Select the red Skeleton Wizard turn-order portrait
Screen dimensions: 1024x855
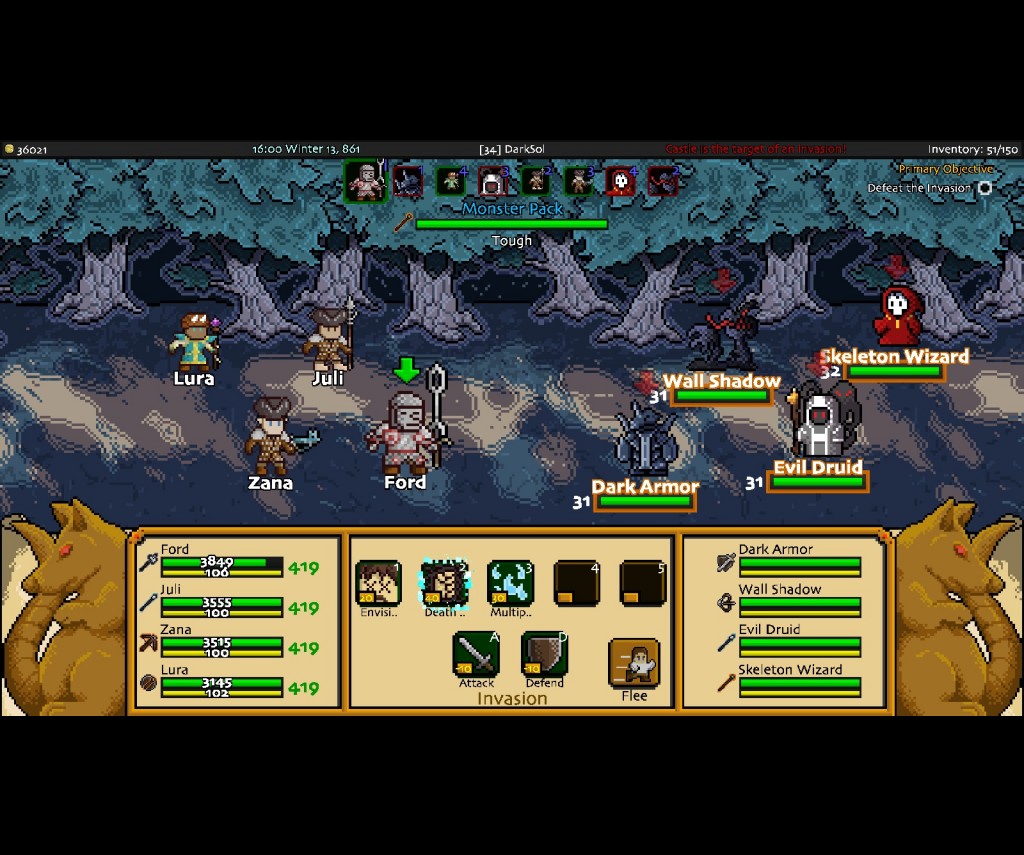pos(620,182)
